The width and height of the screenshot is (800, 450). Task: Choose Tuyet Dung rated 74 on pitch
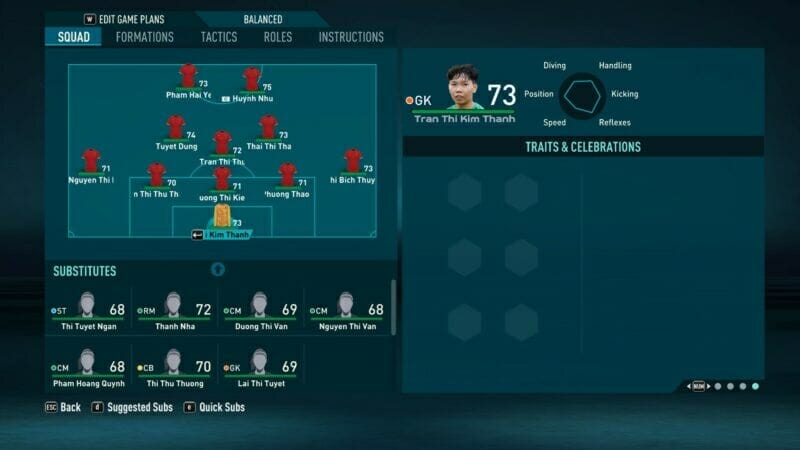[176, 128]
